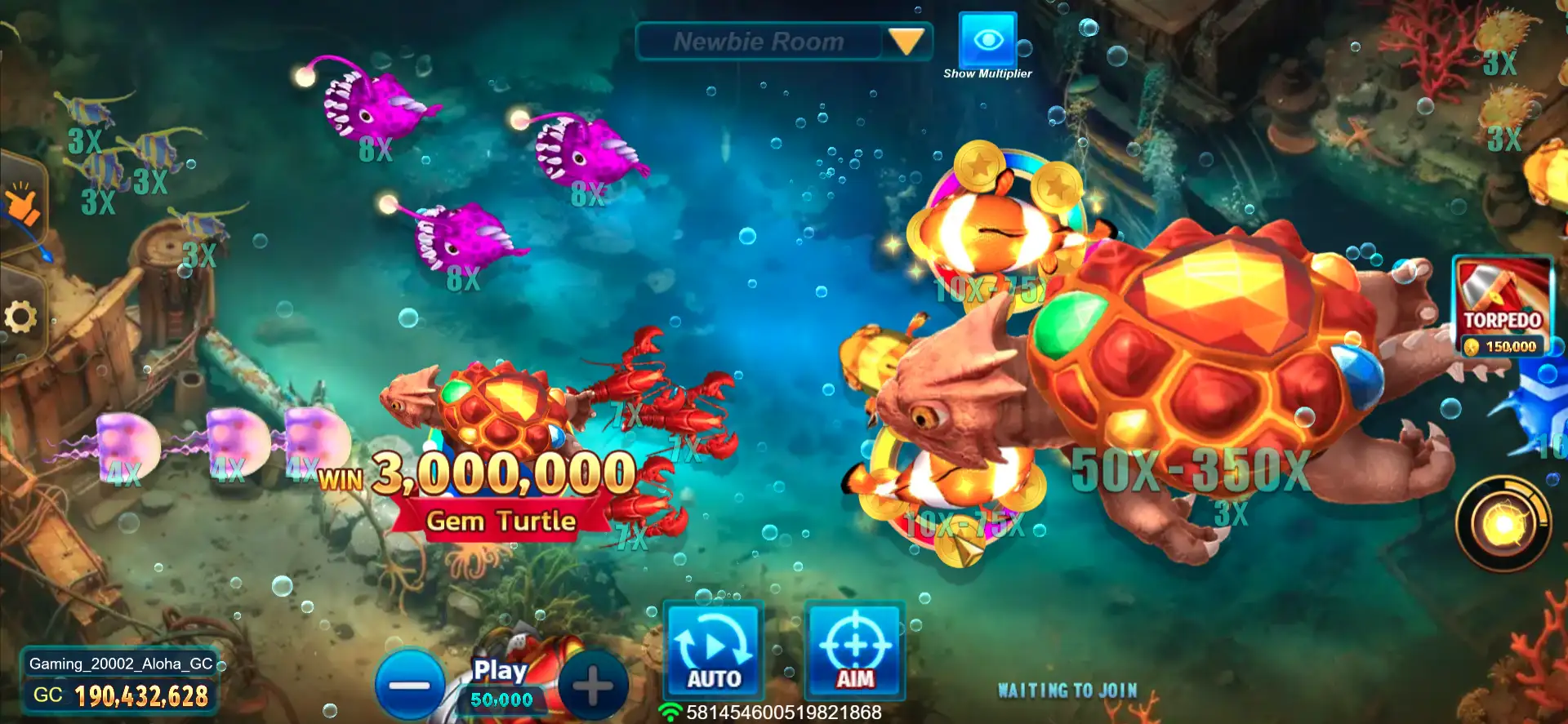Open the gear settings menu

[x=20, y=317]
